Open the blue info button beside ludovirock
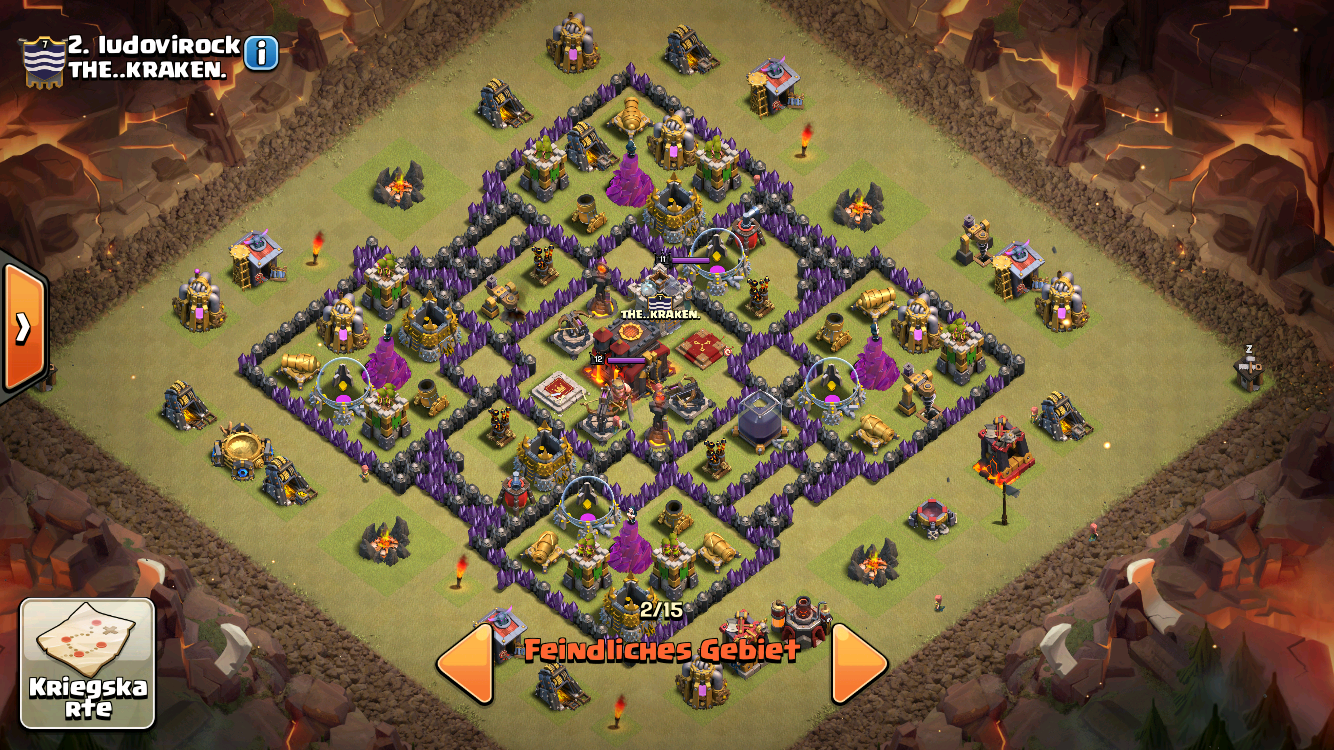1334x750 pixels. click(261, 53)
